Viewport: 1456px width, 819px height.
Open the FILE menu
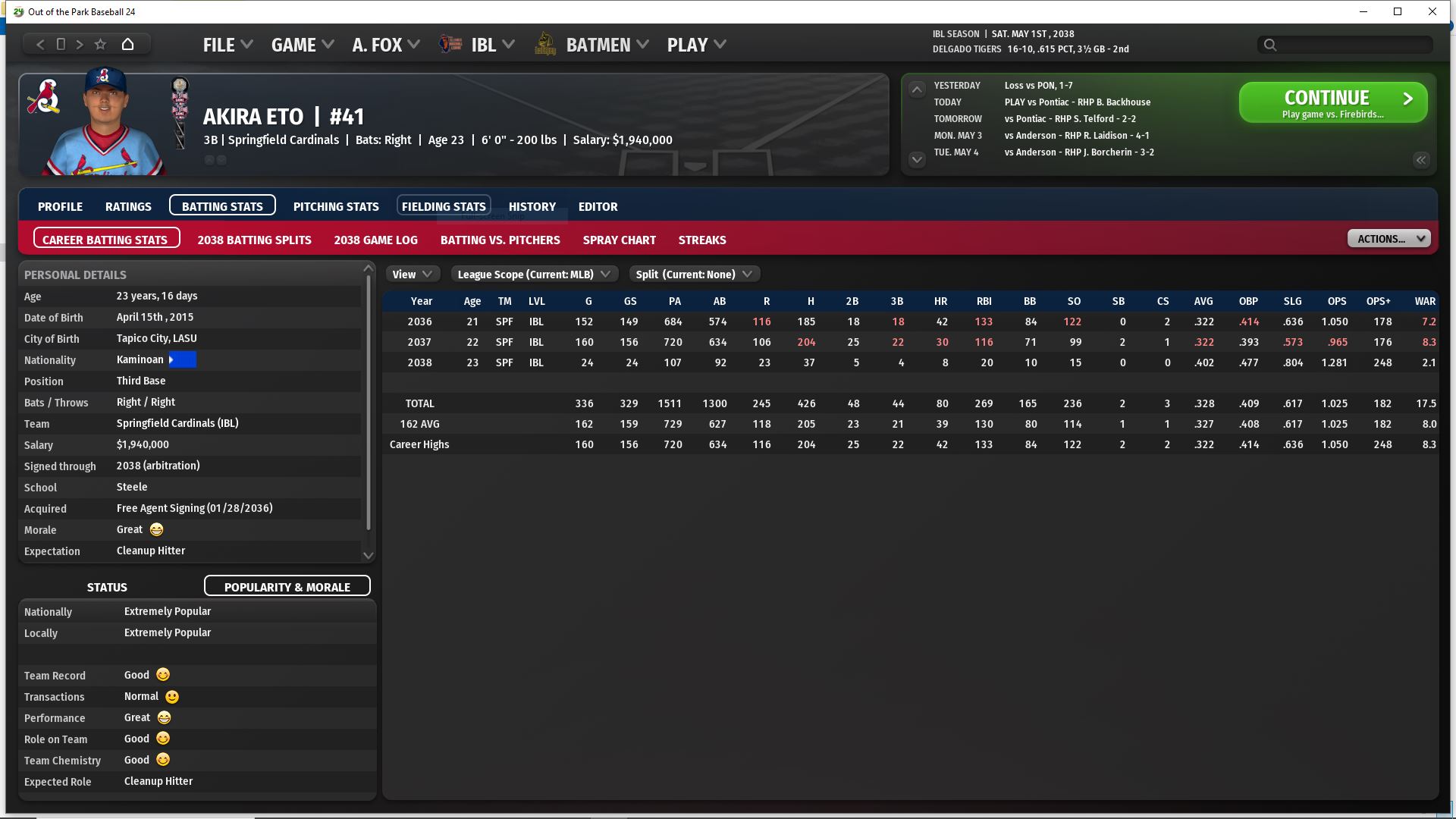227,45
